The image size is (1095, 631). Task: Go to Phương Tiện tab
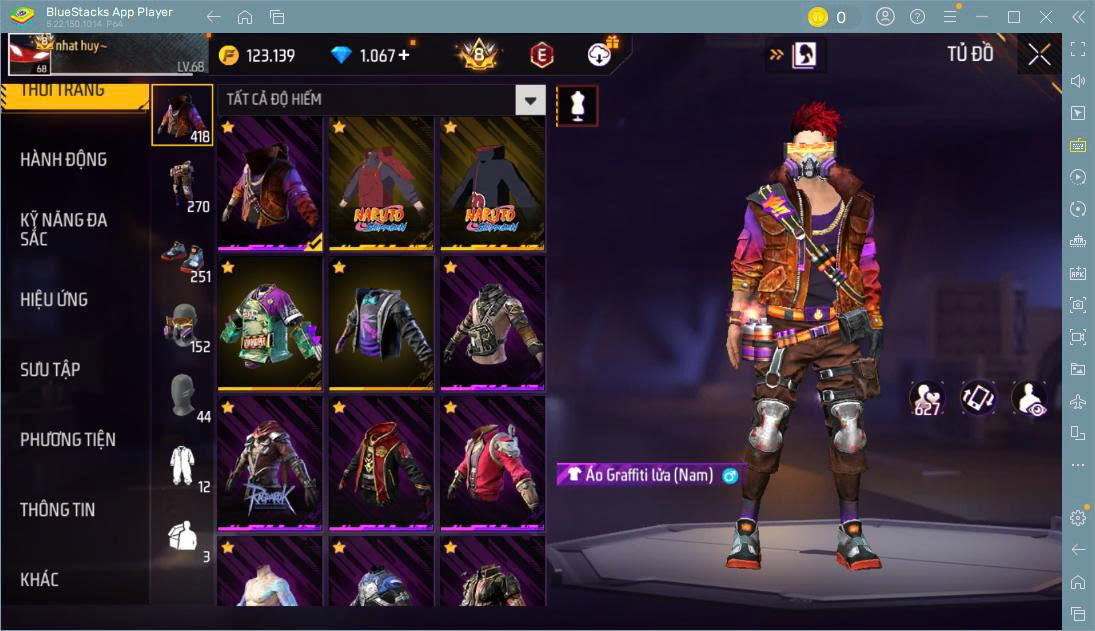[x=68, y=440]
